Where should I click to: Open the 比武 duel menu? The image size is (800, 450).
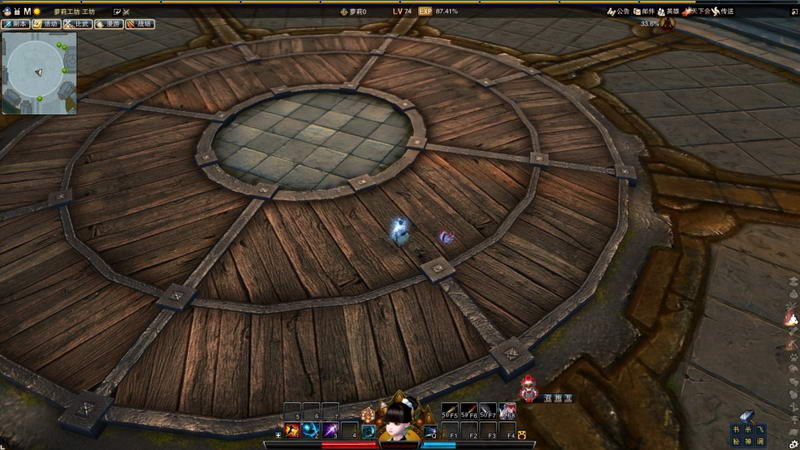[x=78, y=23]
